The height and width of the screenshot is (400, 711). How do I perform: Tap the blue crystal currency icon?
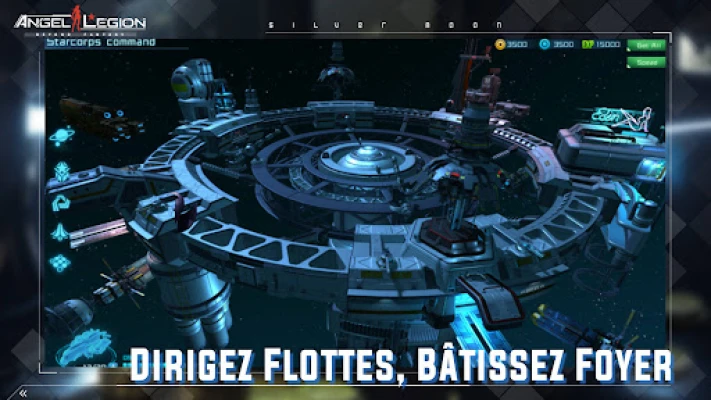pyautogui.click(x=544, y=45)
